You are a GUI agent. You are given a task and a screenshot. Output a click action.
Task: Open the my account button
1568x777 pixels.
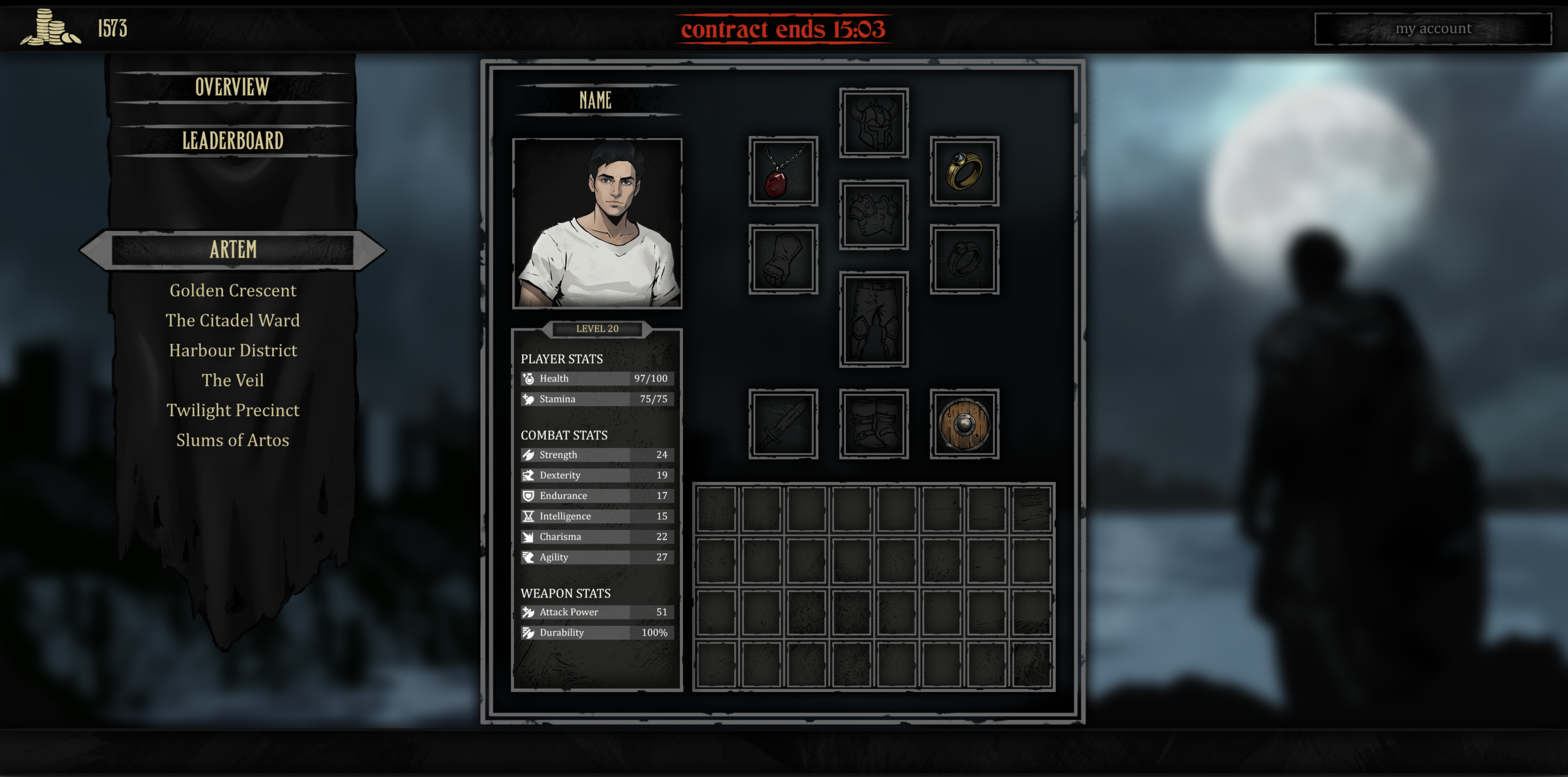(1433, 29)
